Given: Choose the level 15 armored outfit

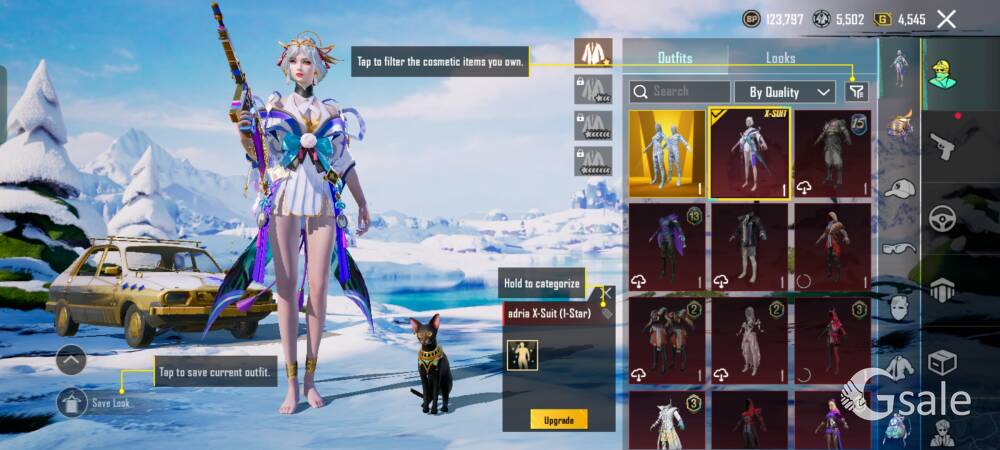Looking at the screenshot, I should 832,154.
